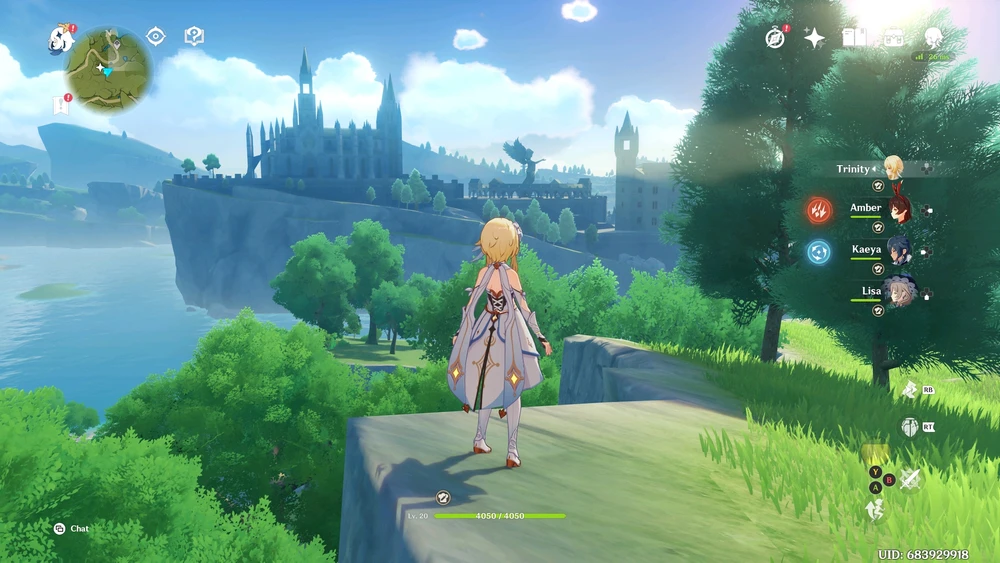Screen dimensions: 1000x563
Task: Open the Chat box
Action: coord(71,528)
